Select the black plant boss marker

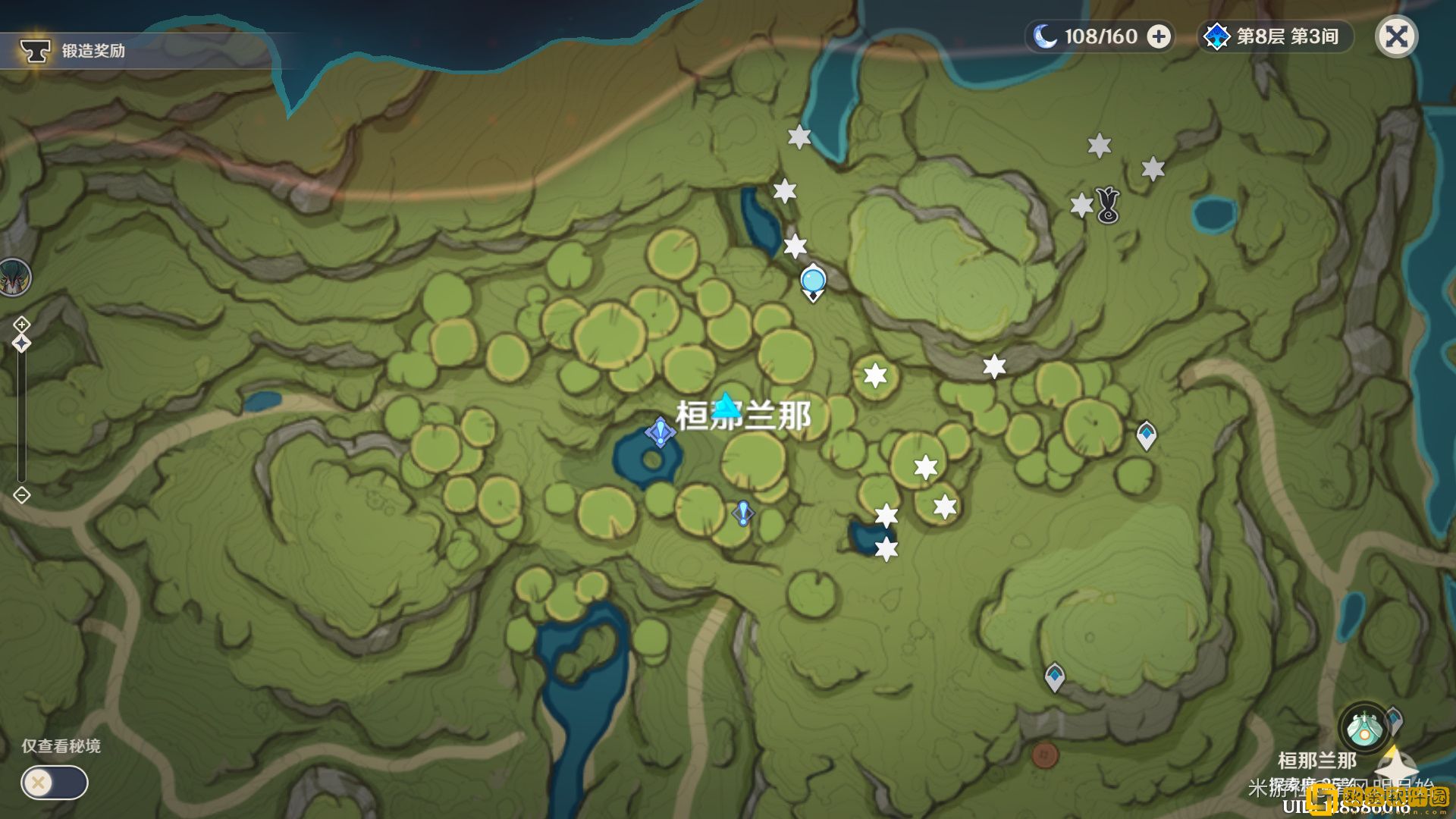[1108, 205]
